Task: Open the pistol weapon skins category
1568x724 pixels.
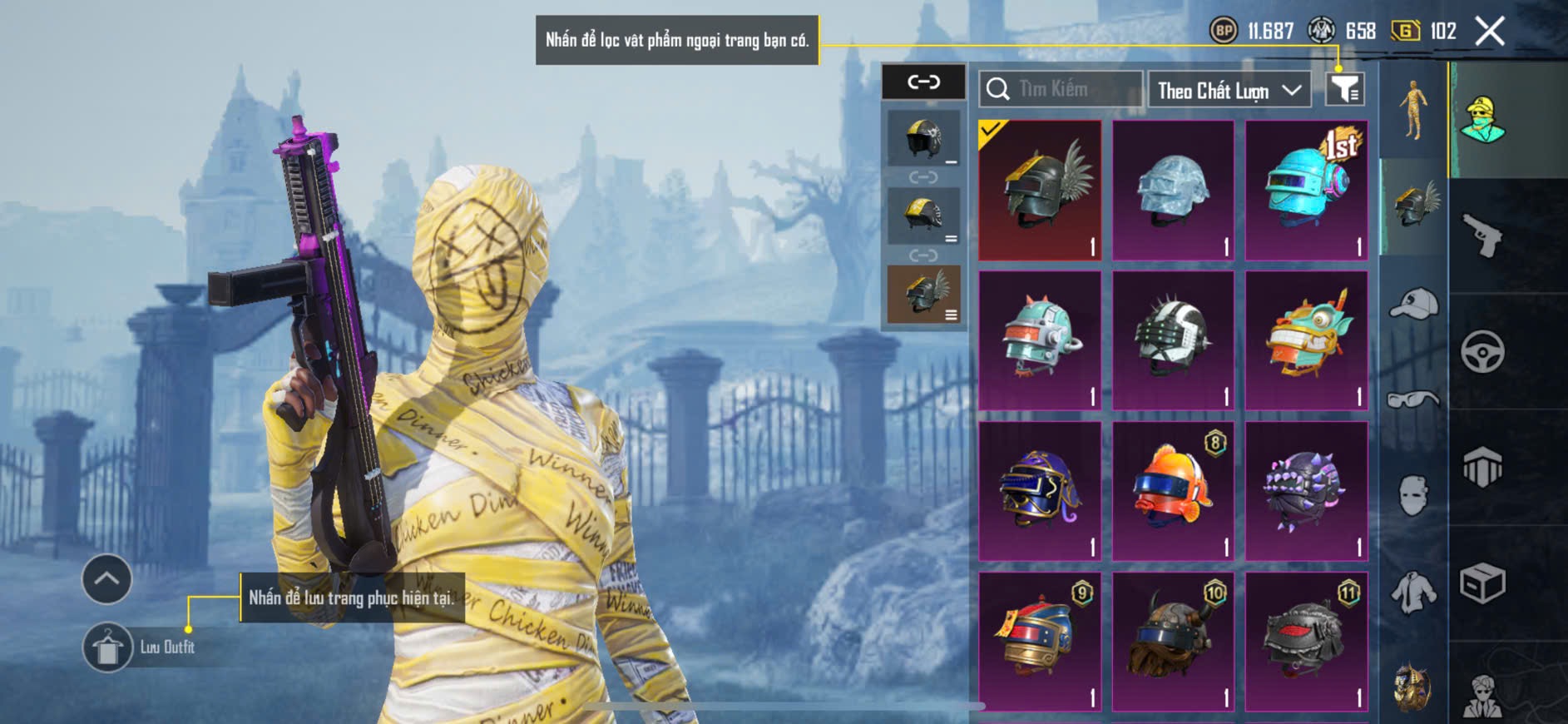Action: (1482, 236)
